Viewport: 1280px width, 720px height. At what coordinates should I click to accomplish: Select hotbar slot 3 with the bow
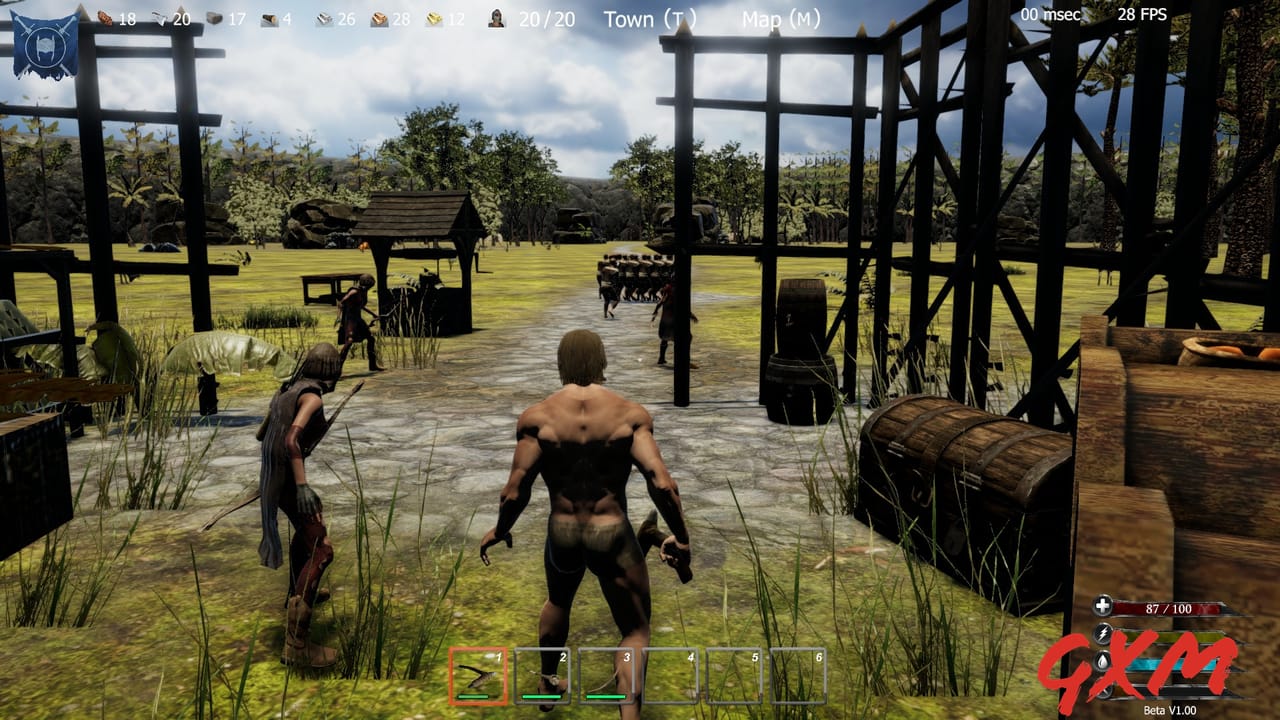(605, 670)
